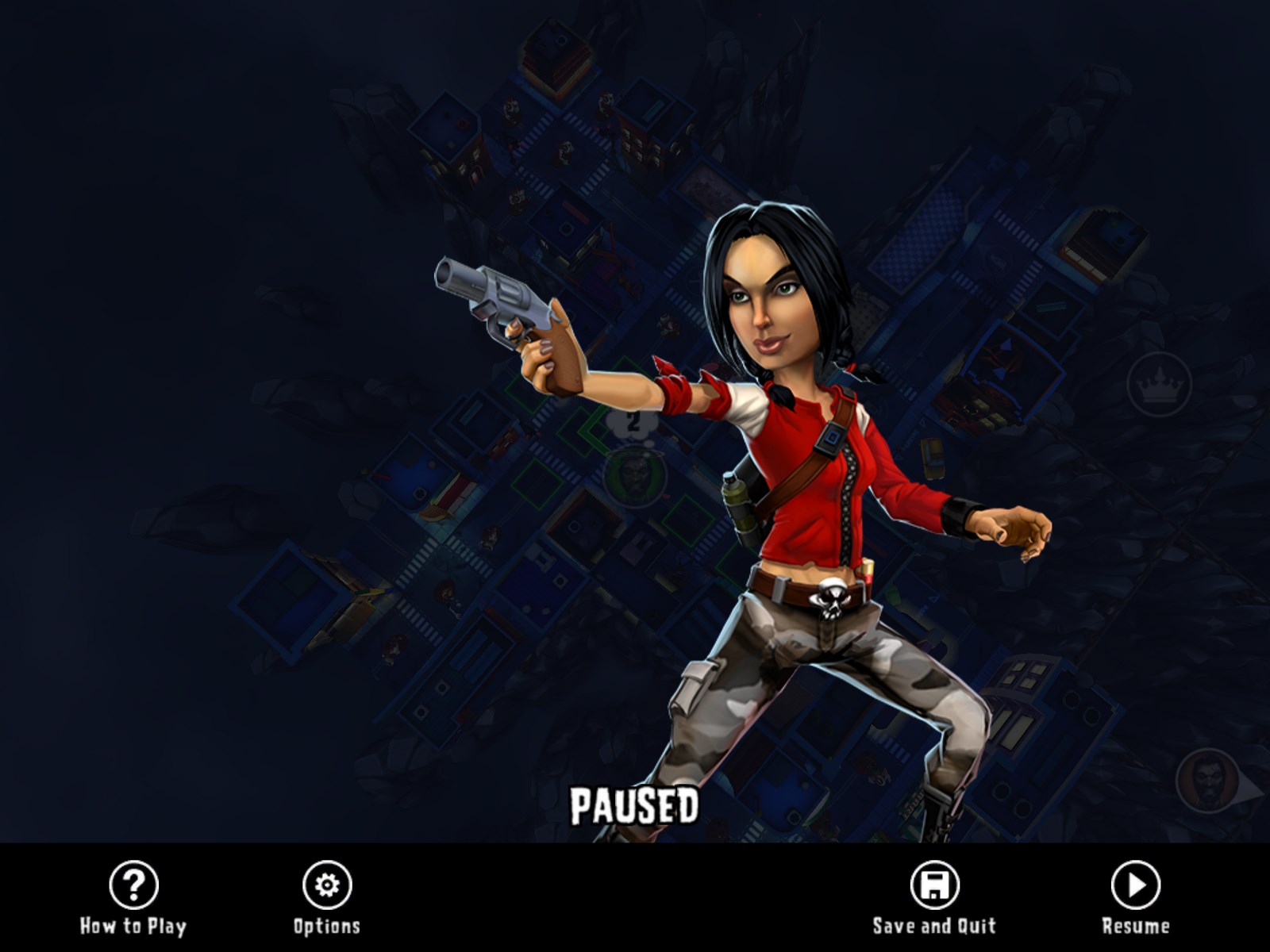Open the How to Play guide
1270x952 pixels.
(x=133, y=885)
